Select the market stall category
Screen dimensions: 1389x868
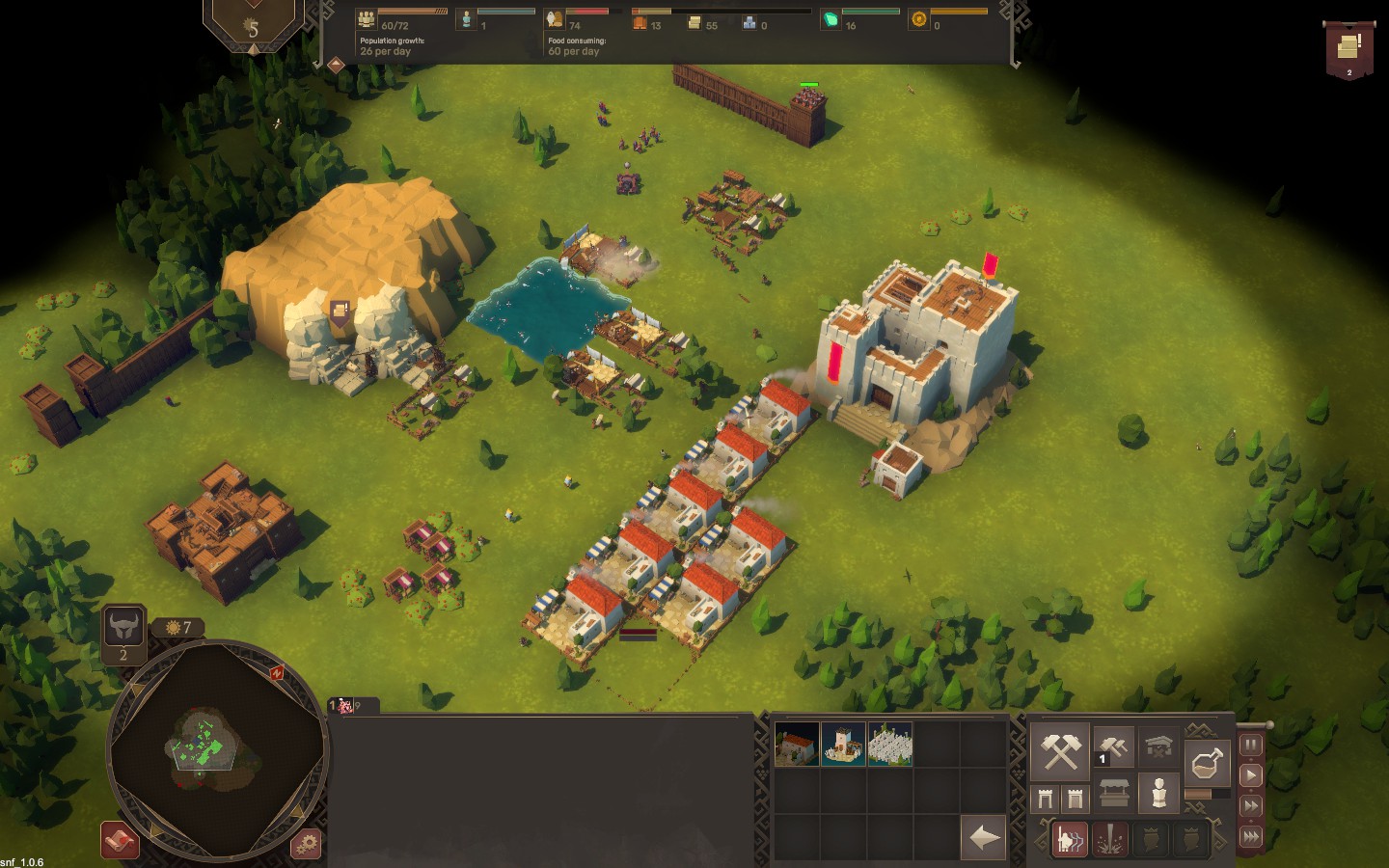pyautogui.click(x=1113, y=794)
